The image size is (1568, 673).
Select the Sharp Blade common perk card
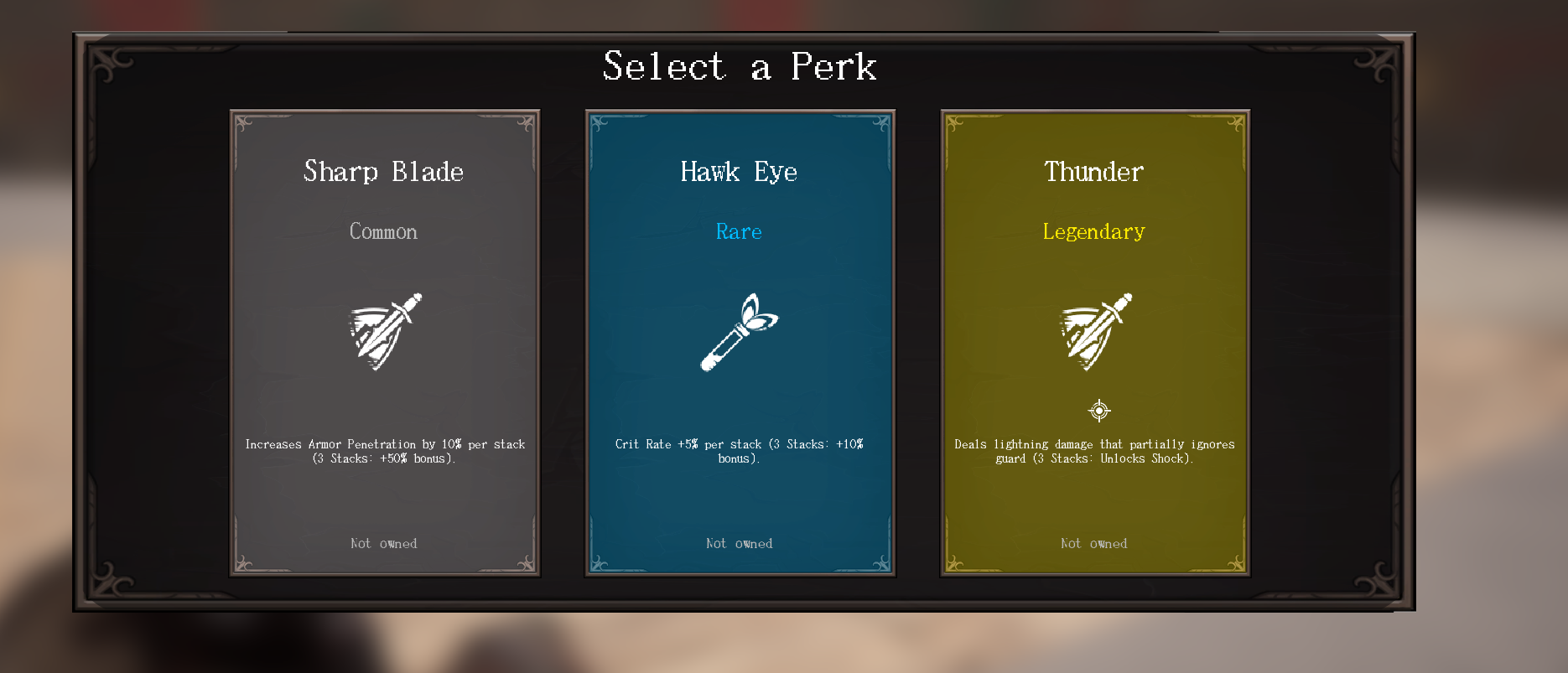385,343
